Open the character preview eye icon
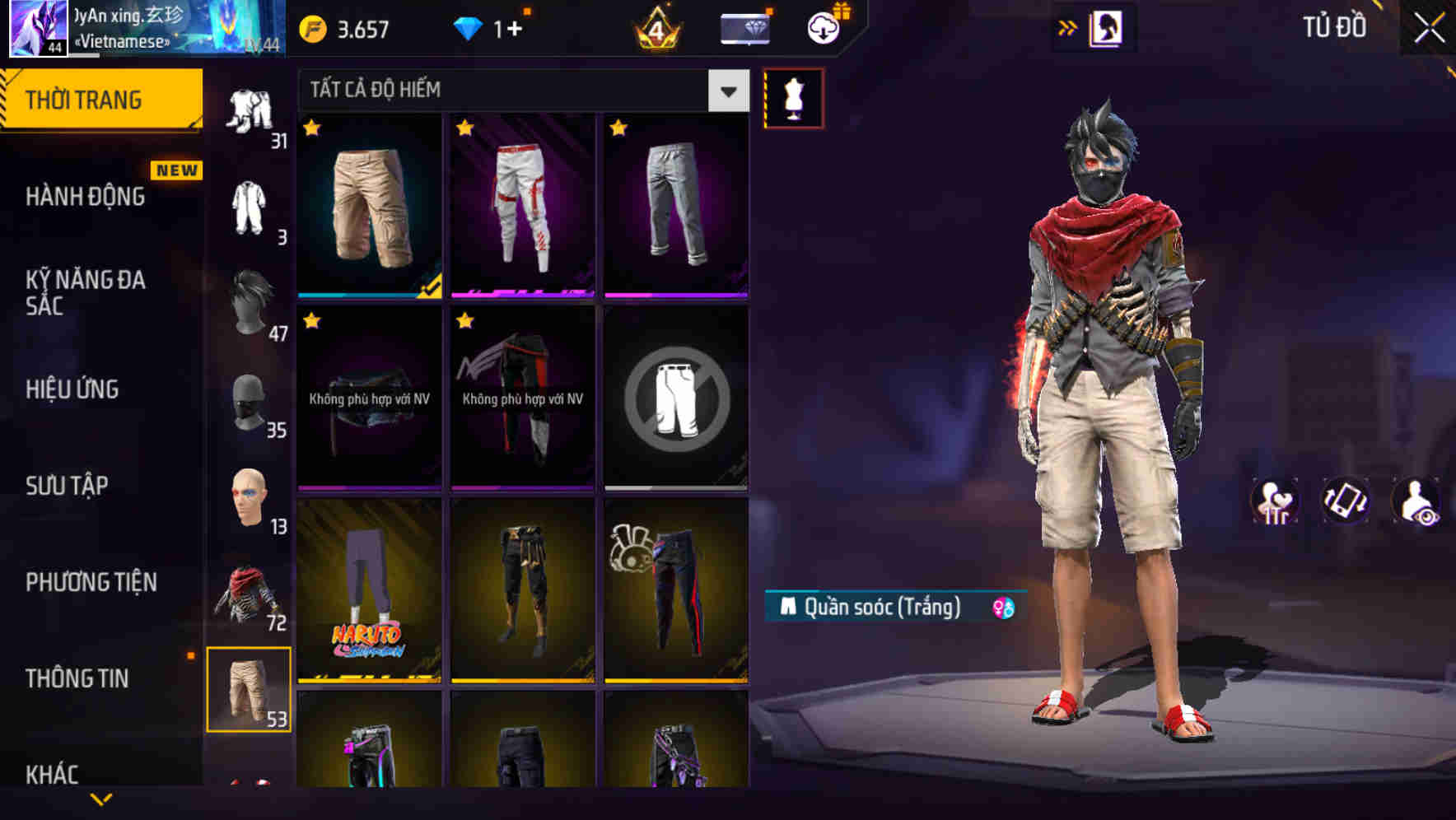The image size is (1456, 820). (x=1414, y=502)
